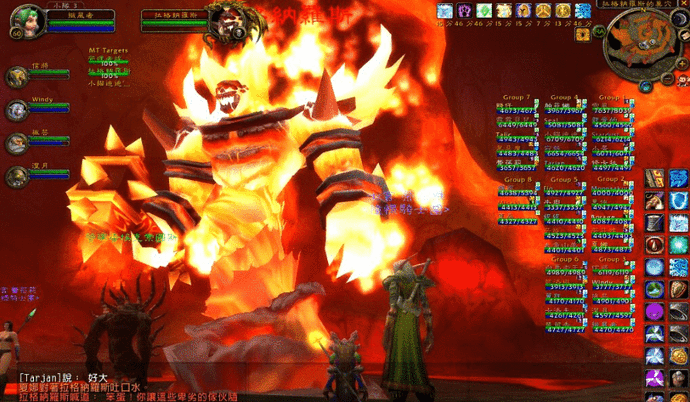The height and width of the screenshot is (402, 690).
Task: Click the boss target portrait frame
Action: tap(227, 16)
